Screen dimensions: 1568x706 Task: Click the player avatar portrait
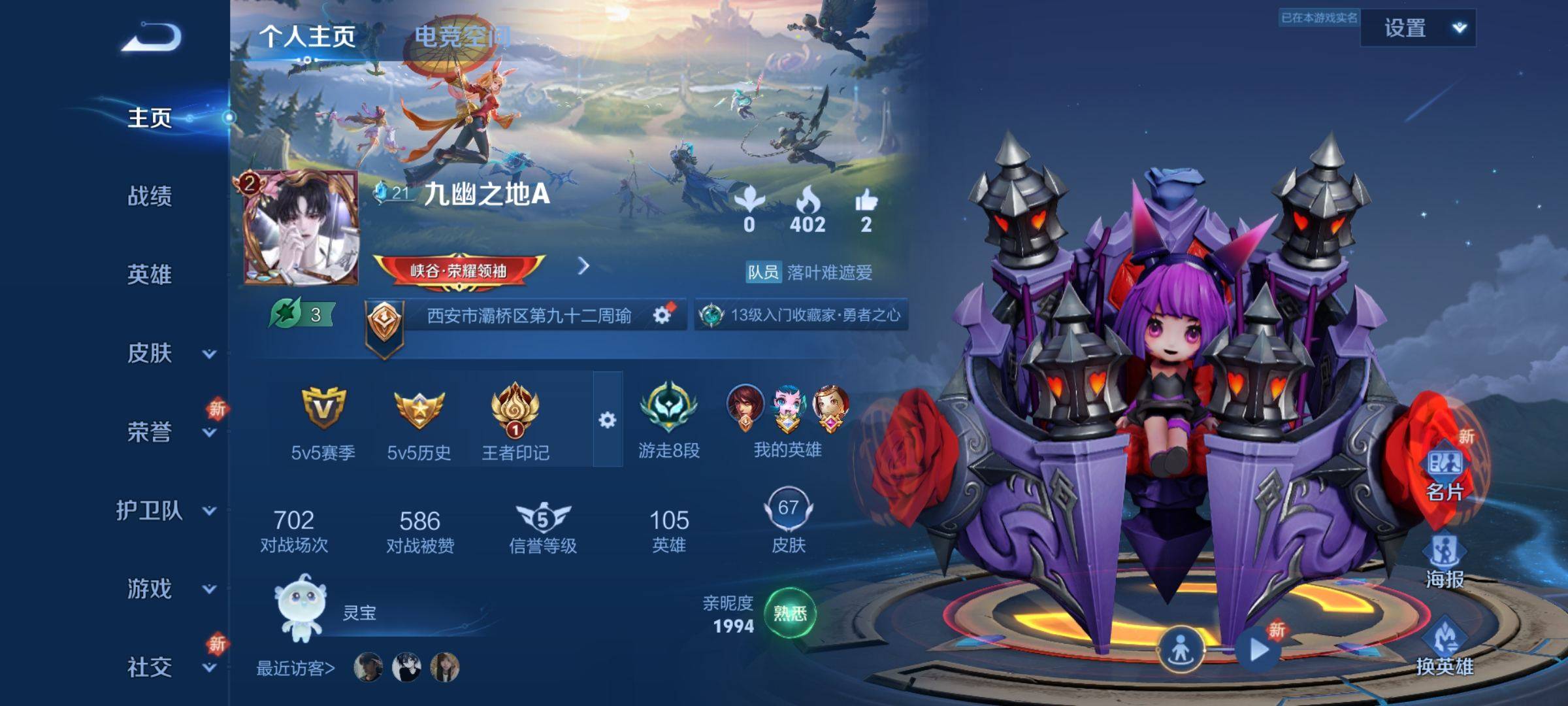click(302, 229)
